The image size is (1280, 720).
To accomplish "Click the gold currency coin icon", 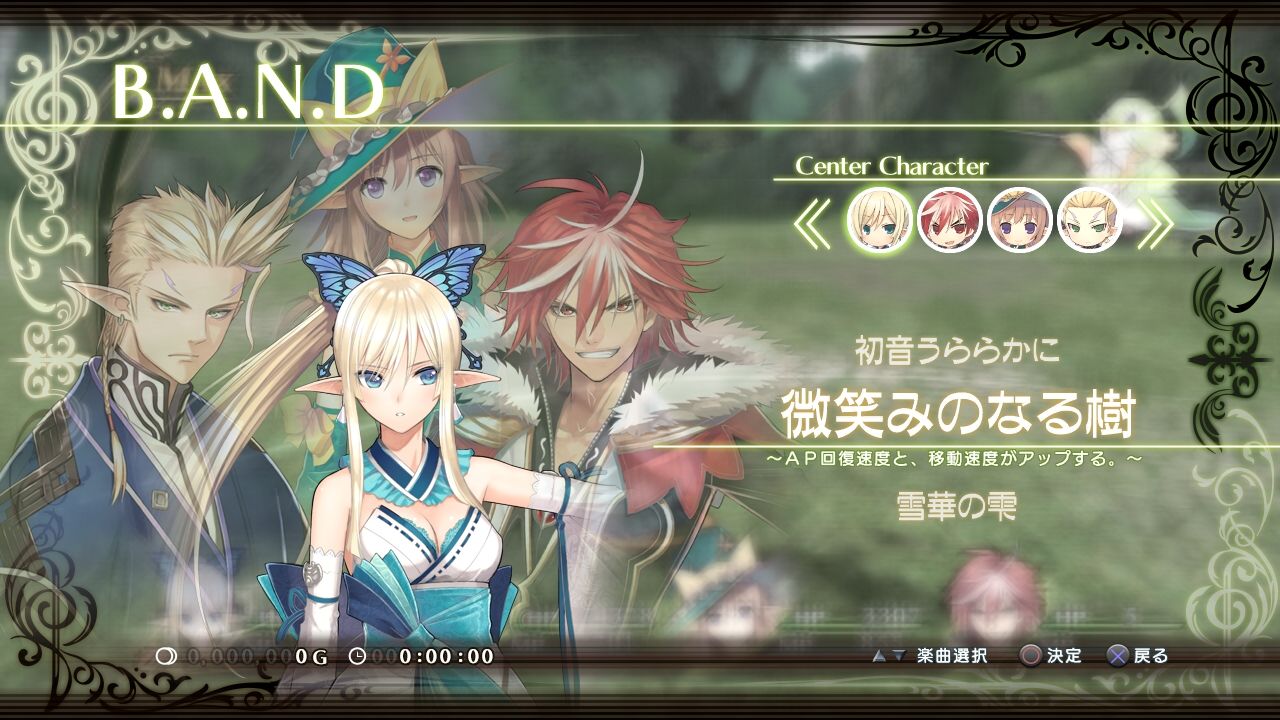I will [x=165, y=656].
